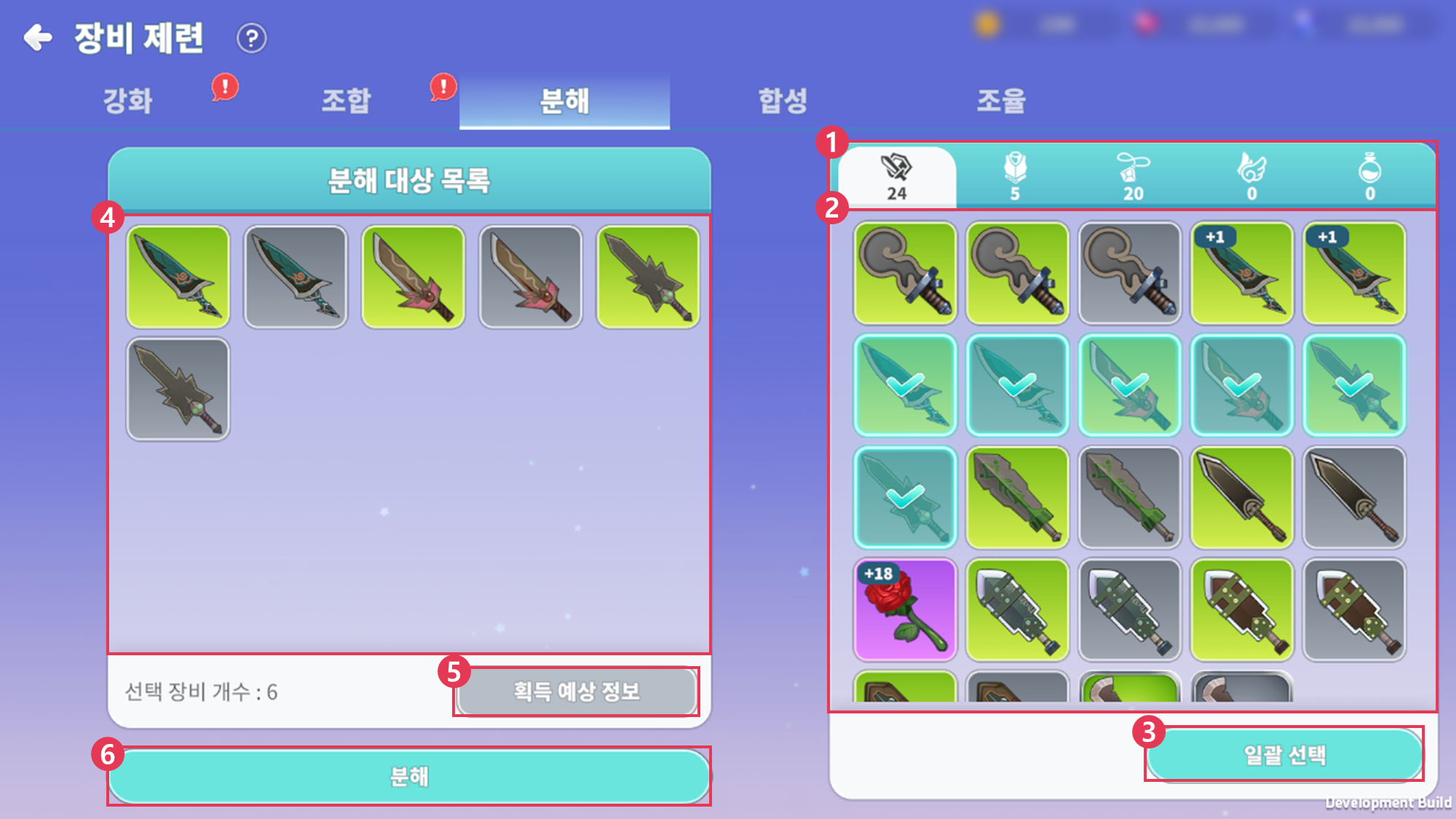Select the grey curled staff weapon slot

tap(1129, 274)
